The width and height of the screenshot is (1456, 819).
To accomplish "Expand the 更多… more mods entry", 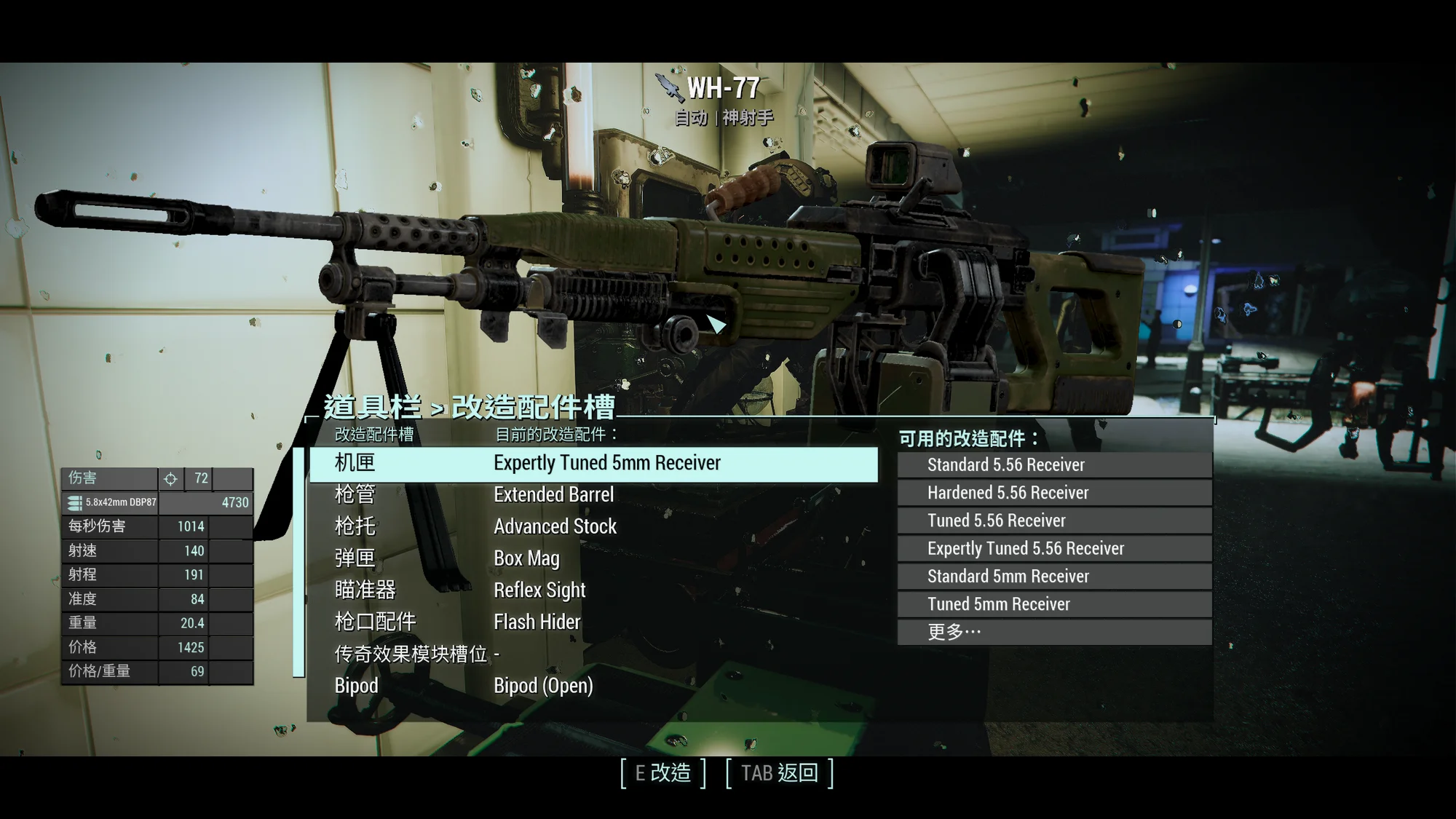I will pos(1054,632).
